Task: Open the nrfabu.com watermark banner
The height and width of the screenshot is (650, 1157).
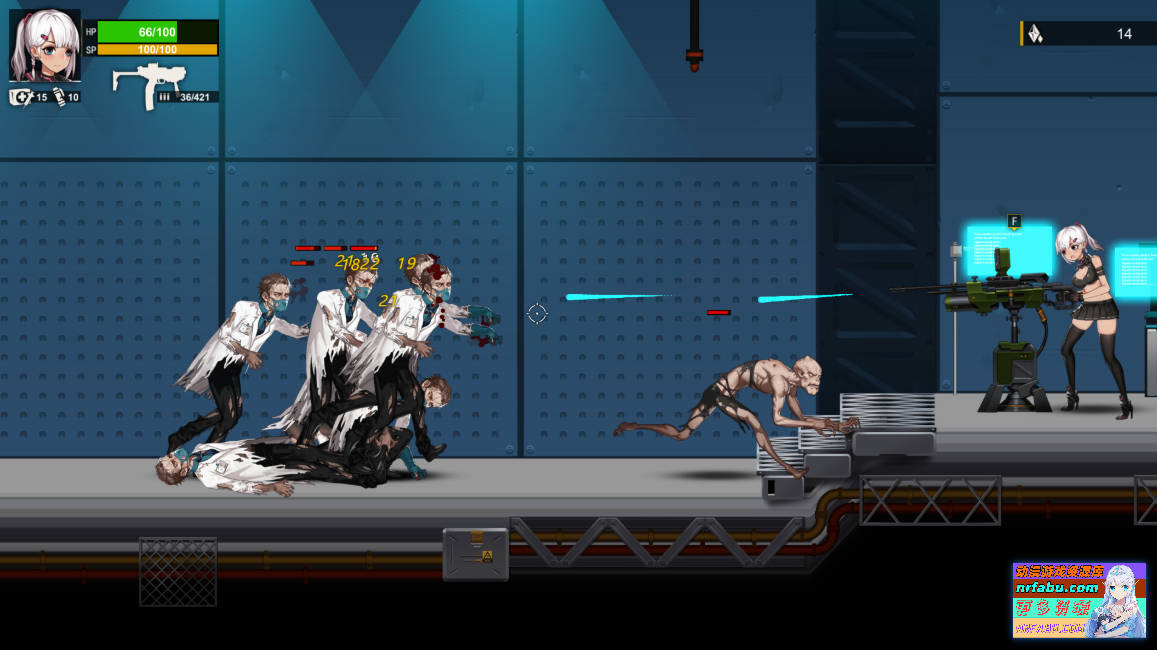Action: point(1078,600)
